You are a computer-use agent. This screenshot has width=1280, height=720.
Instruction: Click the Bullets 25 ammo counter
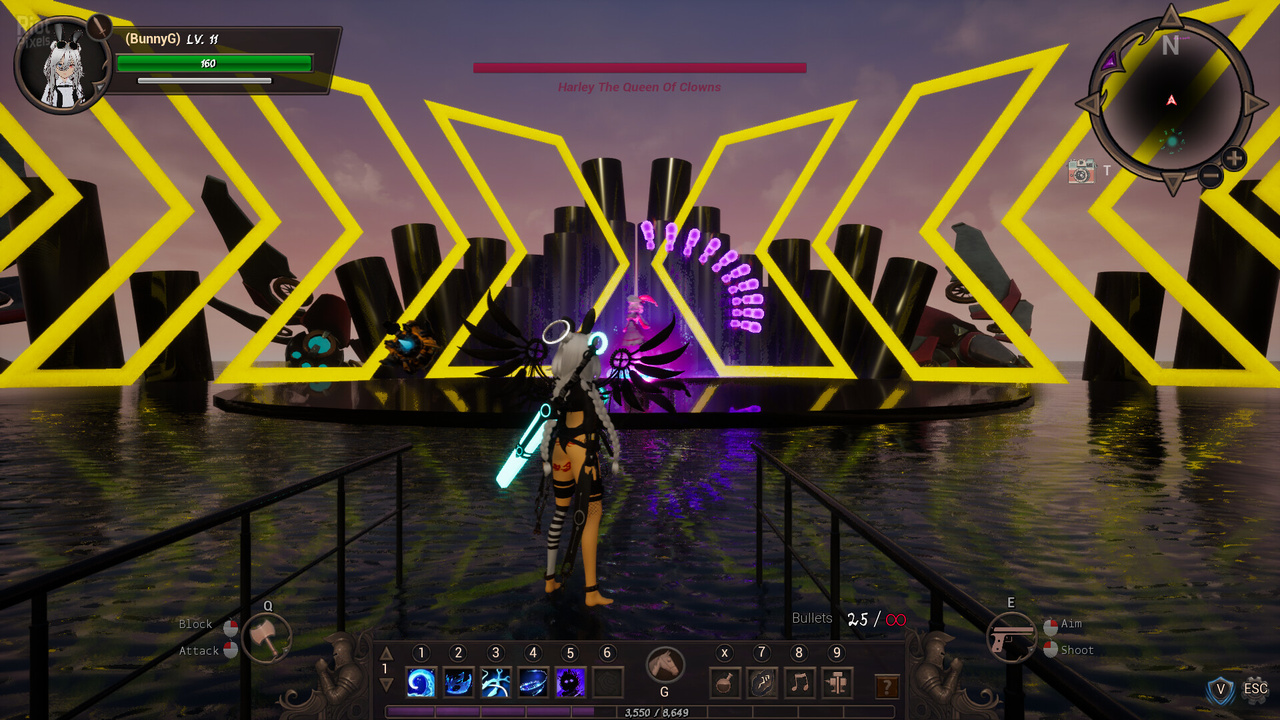coord(860,619)
